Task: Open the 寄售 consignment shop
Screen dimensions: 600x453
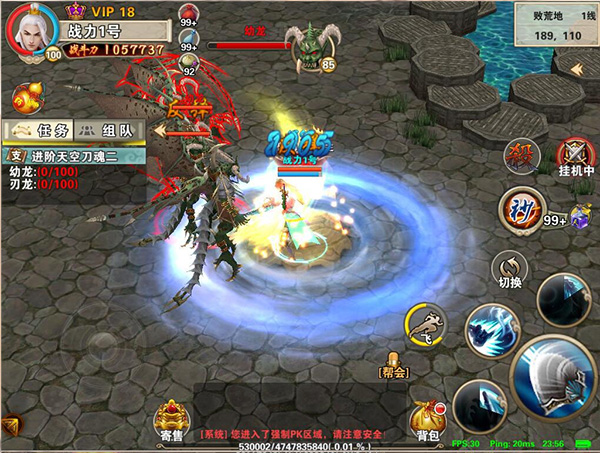Action: click(170, 420)
